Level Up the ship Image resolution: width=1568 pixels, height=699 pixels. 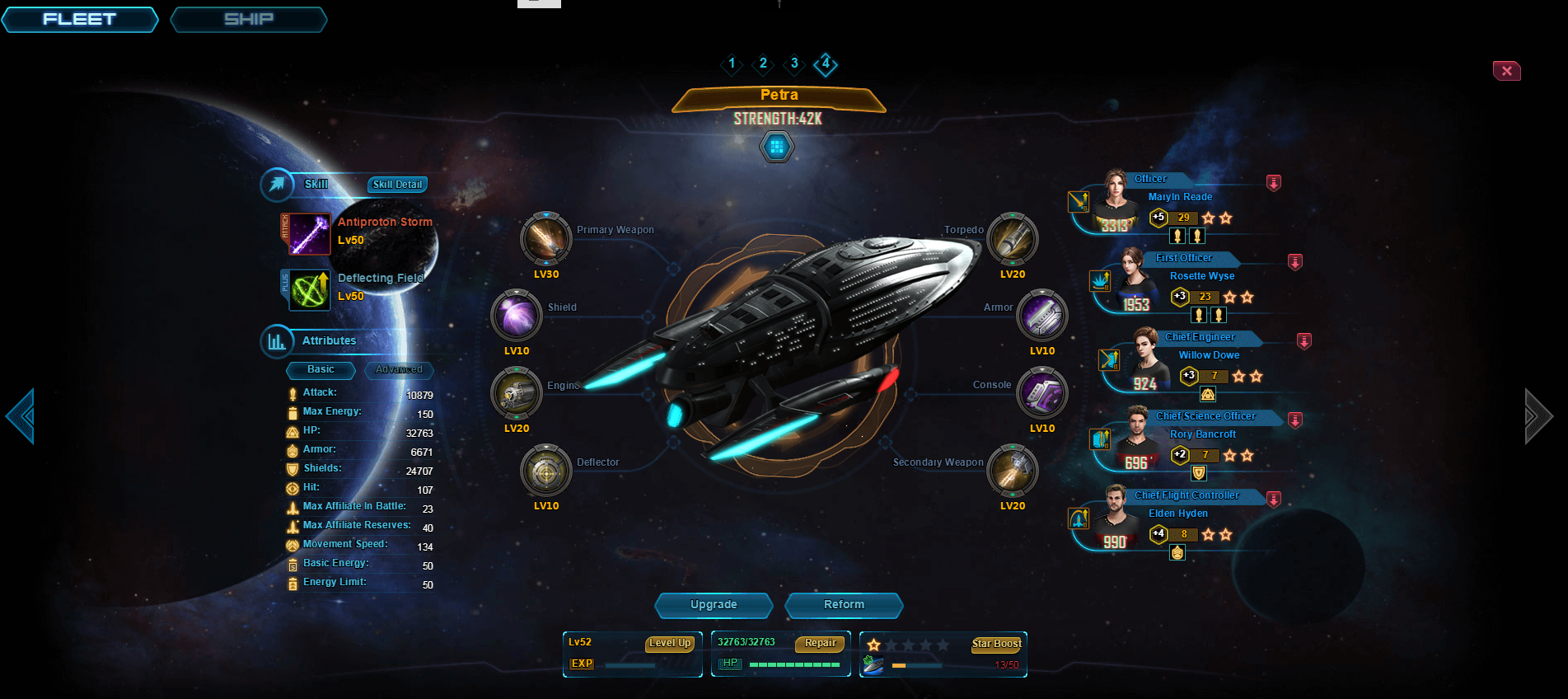click(x=669, y=643)
